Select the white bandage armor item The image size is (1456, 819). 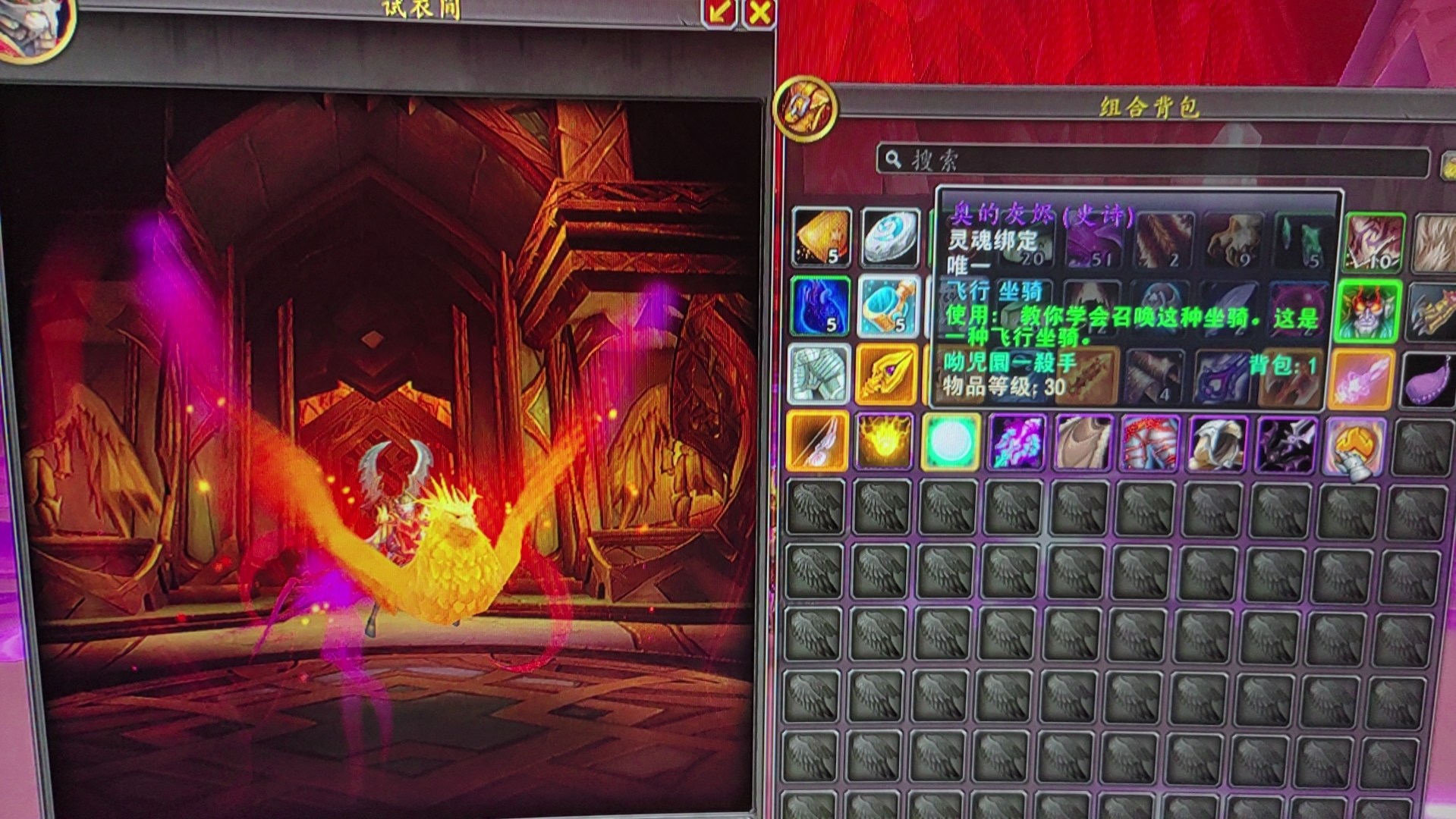pyautogui.click(x=819, y=374)
